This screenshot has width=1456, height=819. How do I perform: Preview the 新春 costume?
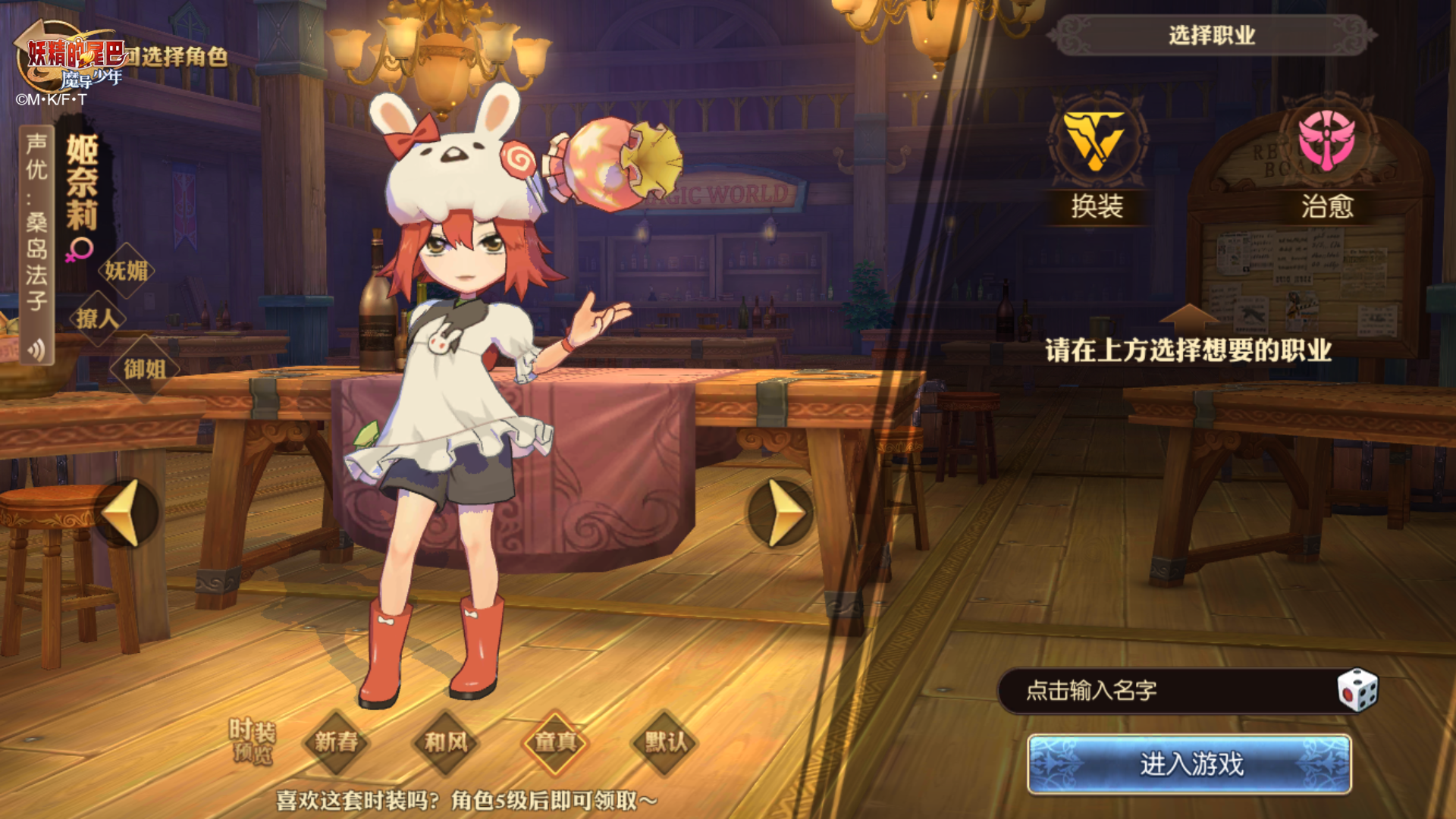[x=336, y=742]
